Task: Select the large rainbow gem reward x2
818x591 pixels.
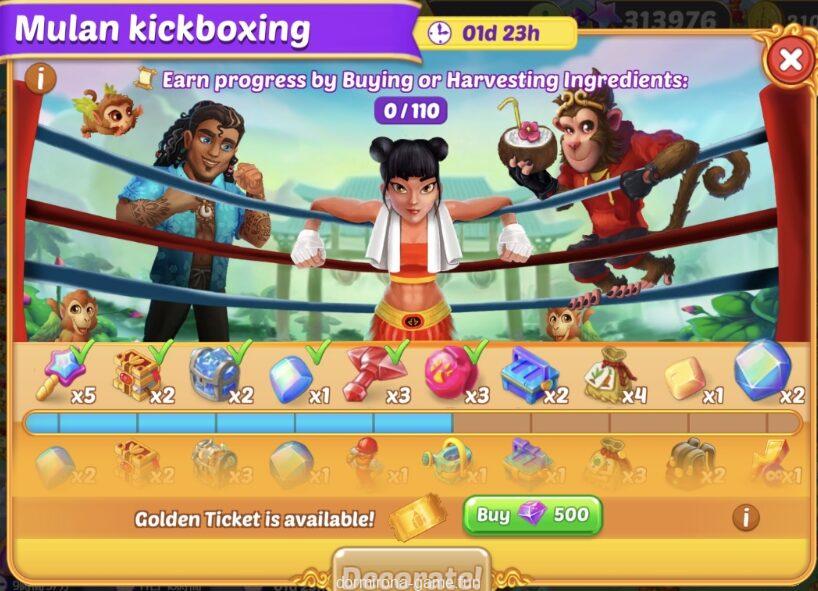Action: click(762, 370)
